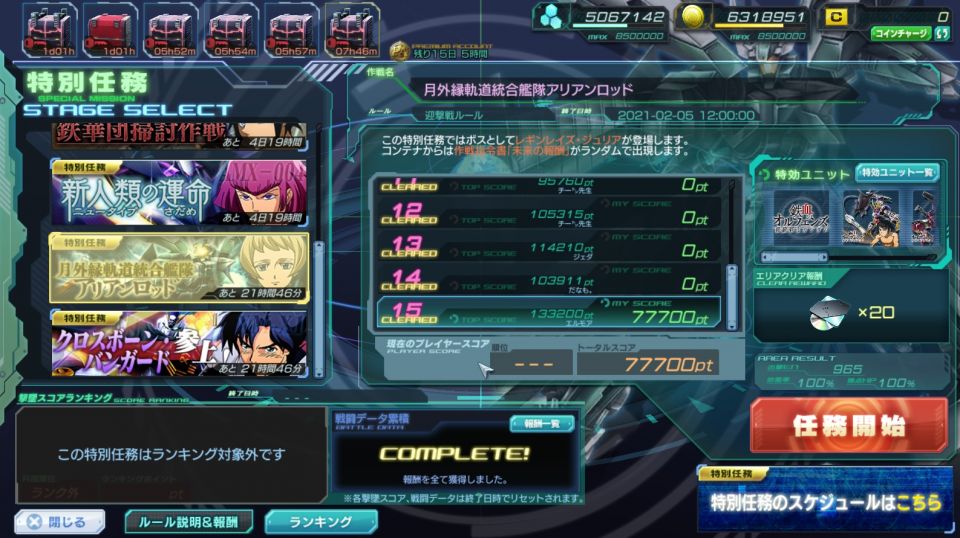Click the コインチャージ coin charge button
The height and width of the screenshot is (538, 960).
click(x=899, y=33)
